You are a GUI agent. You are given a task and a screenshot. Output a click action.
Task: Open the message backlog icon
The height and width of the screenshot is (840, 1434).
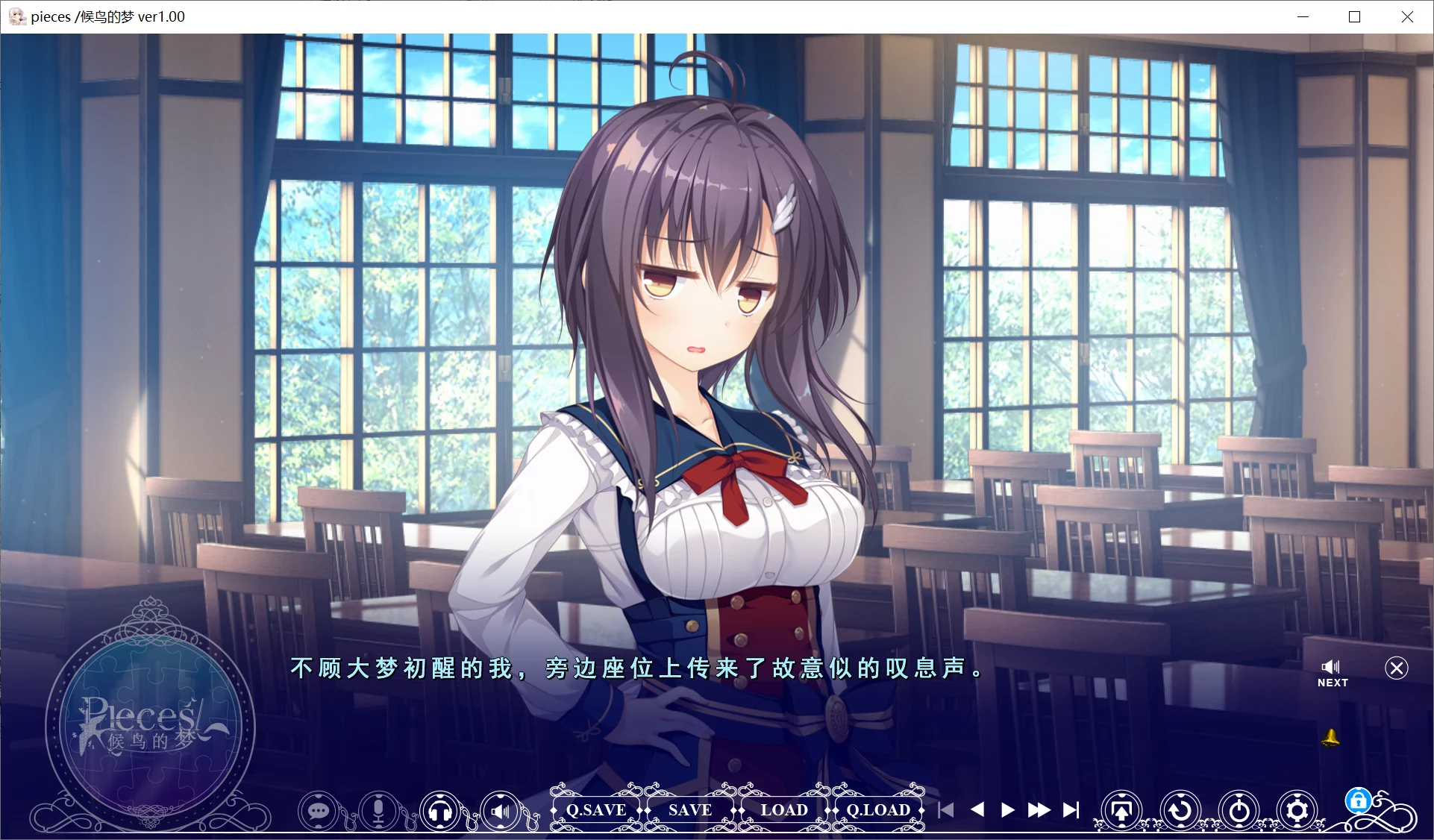[x=318, y=810]
